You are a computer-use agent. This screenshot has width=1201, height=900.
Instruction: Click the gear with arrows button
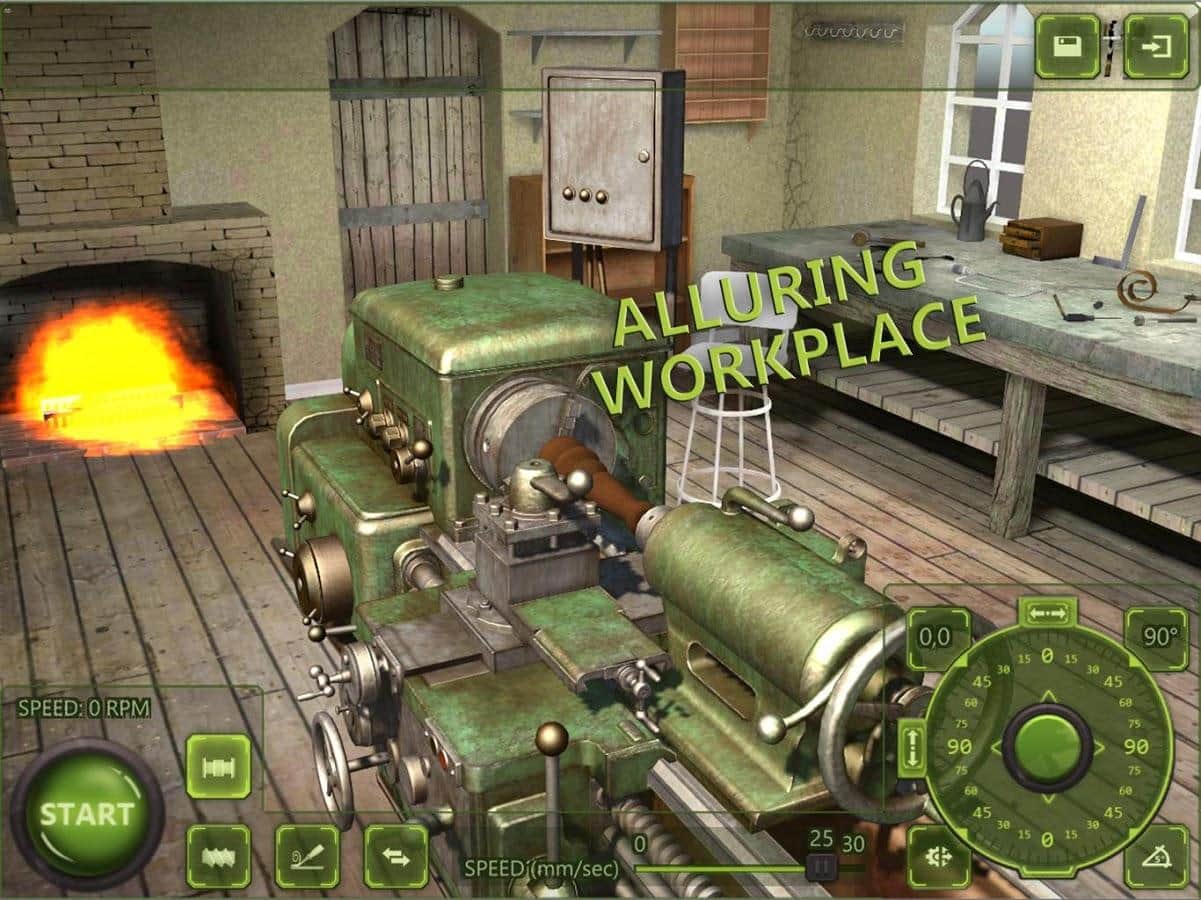tap(938, 857)
